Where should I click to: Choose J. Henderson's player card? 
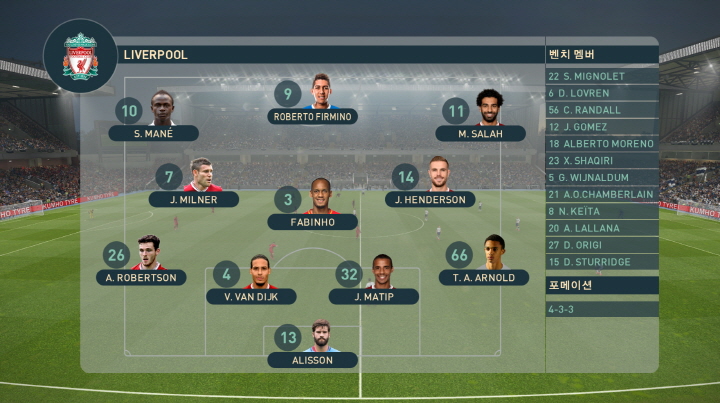[430, 199]
